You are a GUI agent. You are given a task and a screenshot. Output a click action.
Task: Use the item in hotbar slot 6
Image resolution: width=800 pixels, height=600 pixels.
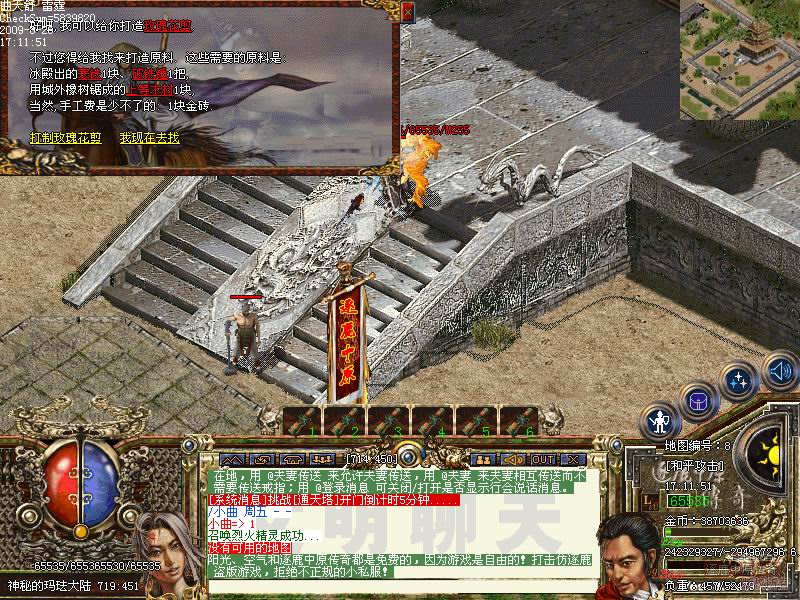(x=517, y=421)
